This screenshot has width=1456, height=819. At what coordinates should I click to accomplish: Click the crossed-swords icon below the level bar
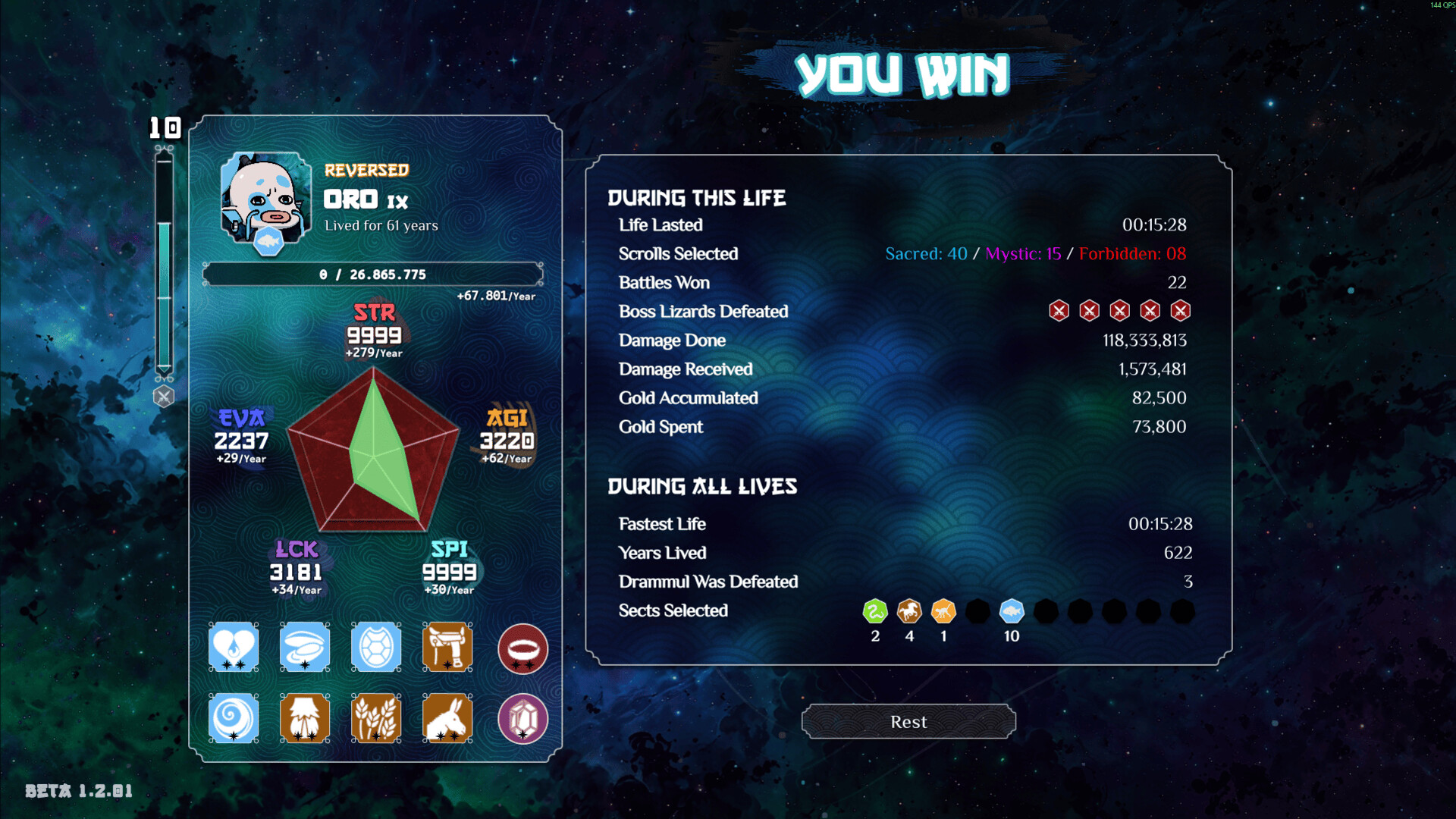[x=163, y=396]
